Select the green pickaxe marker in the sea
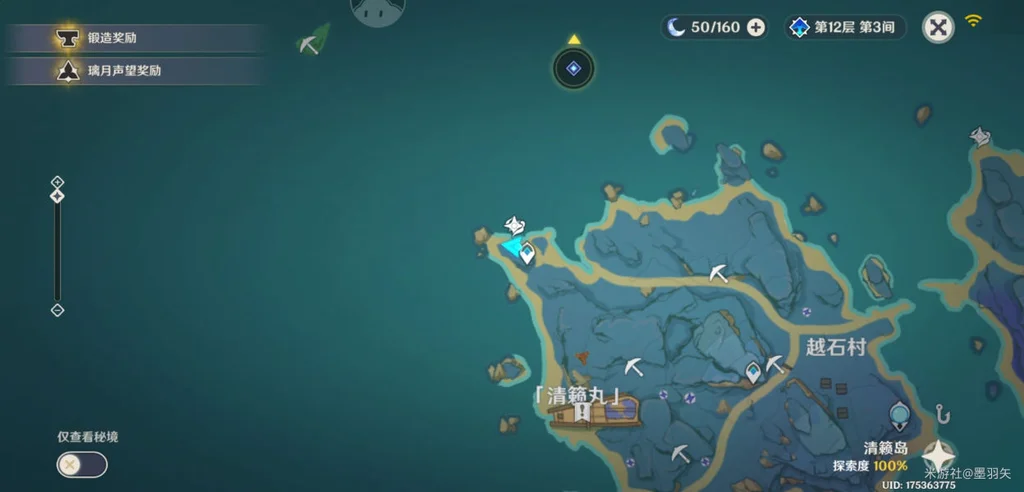Viewport: 1024px width, 492px height. (x=313, y=42)
